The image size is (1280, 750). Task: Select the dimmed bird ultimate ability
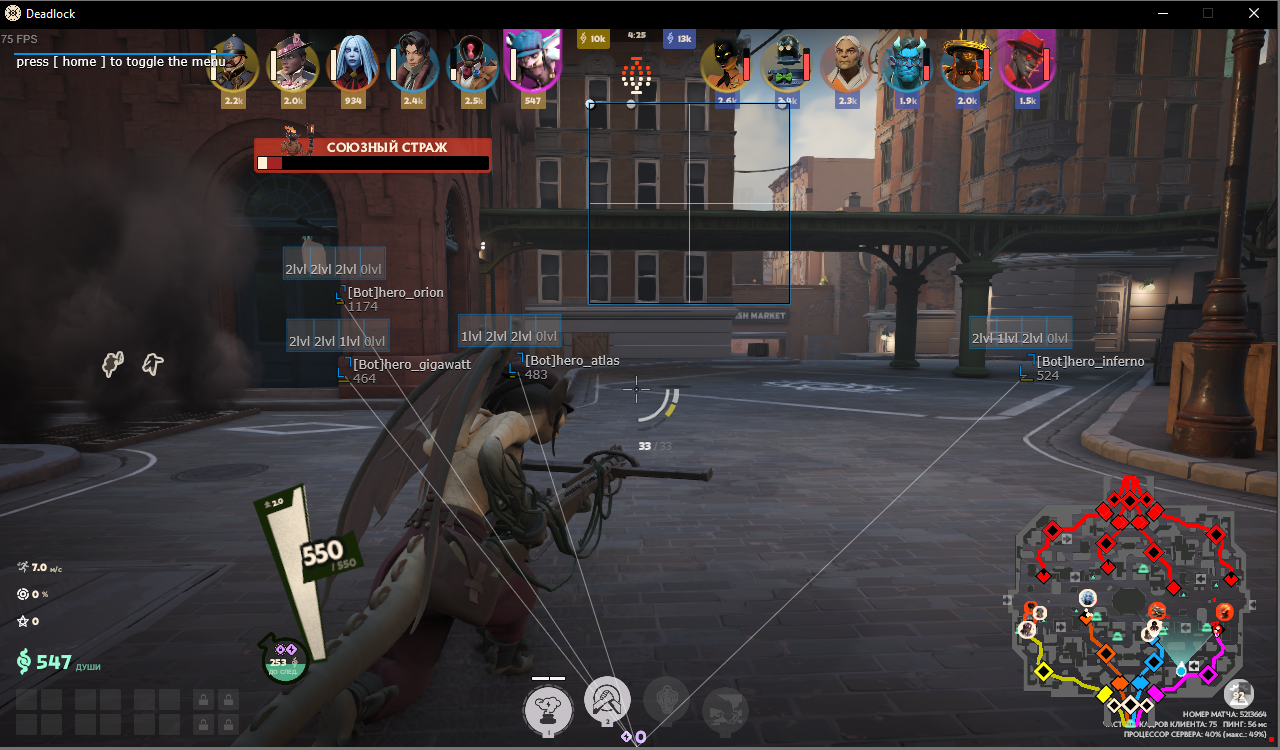pos(725,709)
